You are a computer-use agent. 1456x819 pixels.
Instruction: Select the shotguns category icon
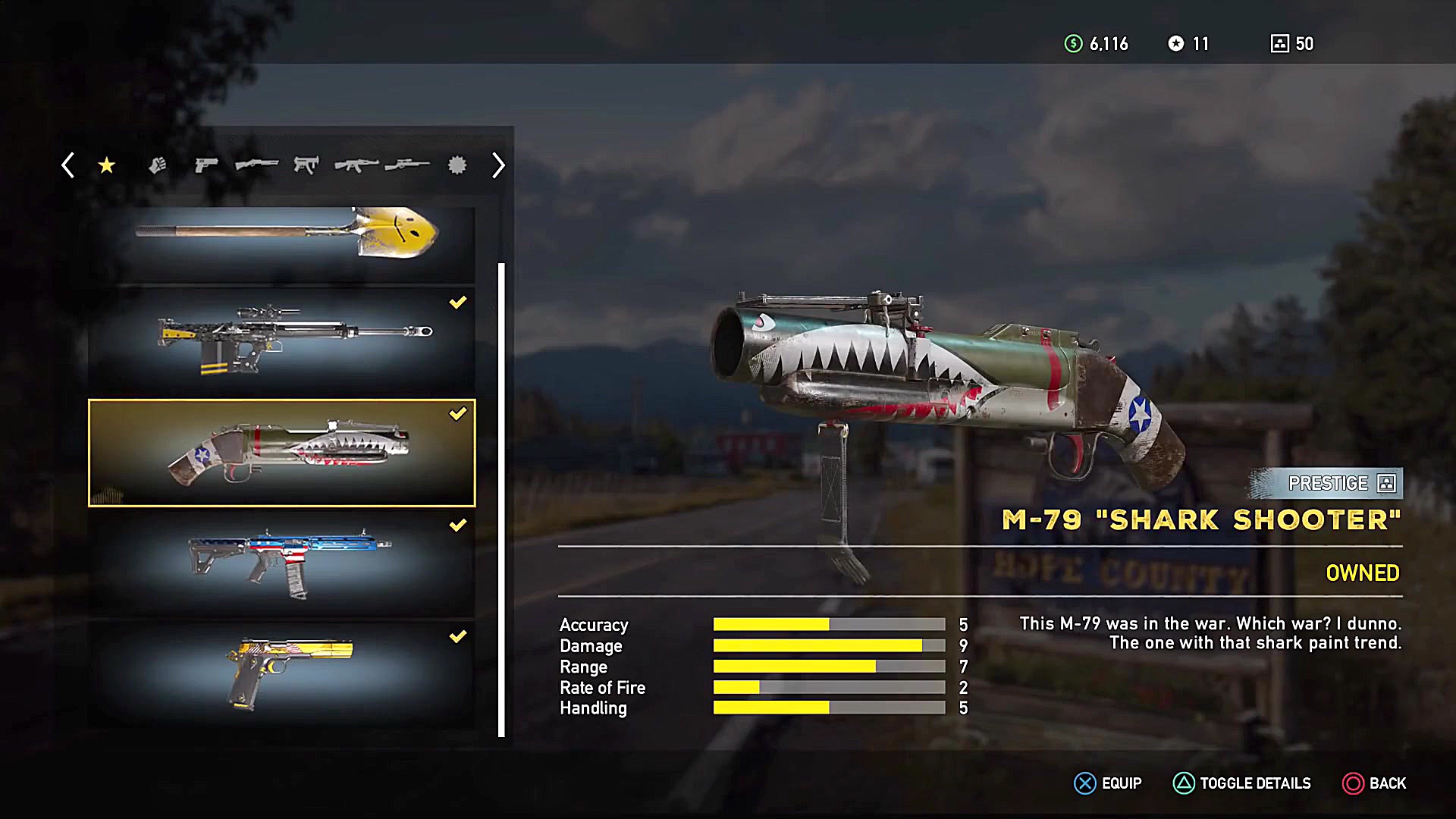(256, 165)
